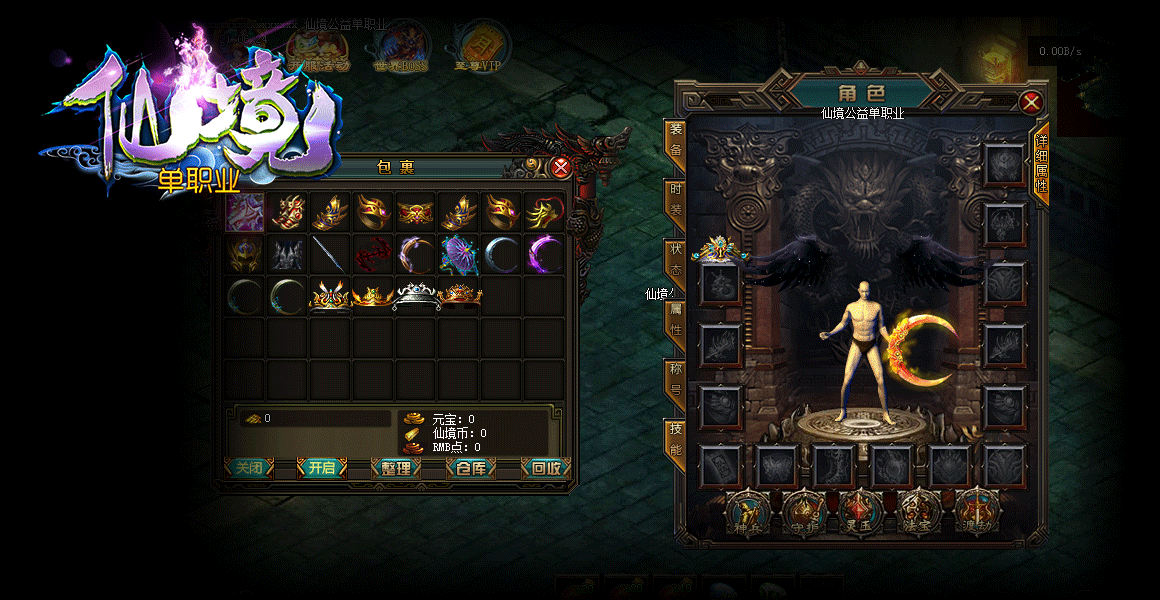Open the 世界BOSS world boss menu
The image size is (1160, 600).
(x=401, y=45)
